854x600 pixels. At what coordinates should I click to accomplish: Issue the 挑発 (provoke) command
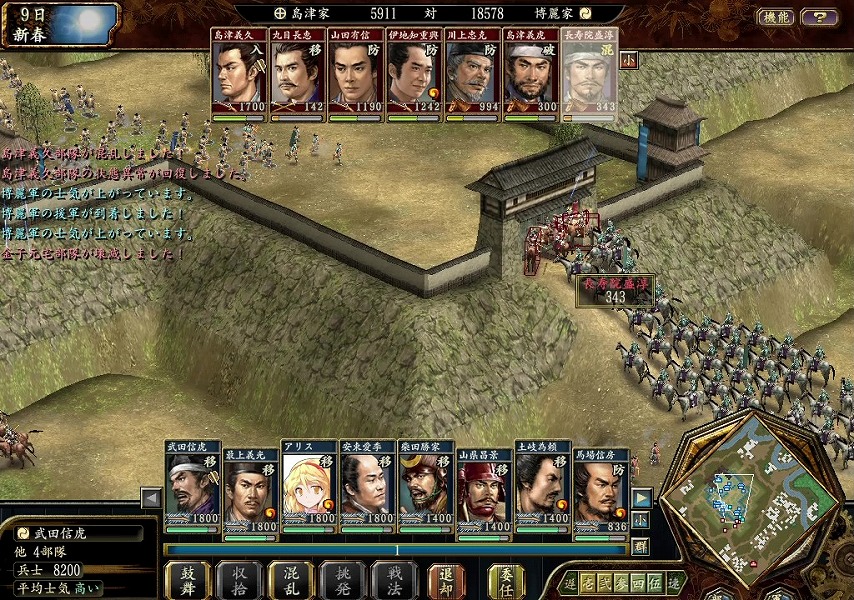[343, 580]
